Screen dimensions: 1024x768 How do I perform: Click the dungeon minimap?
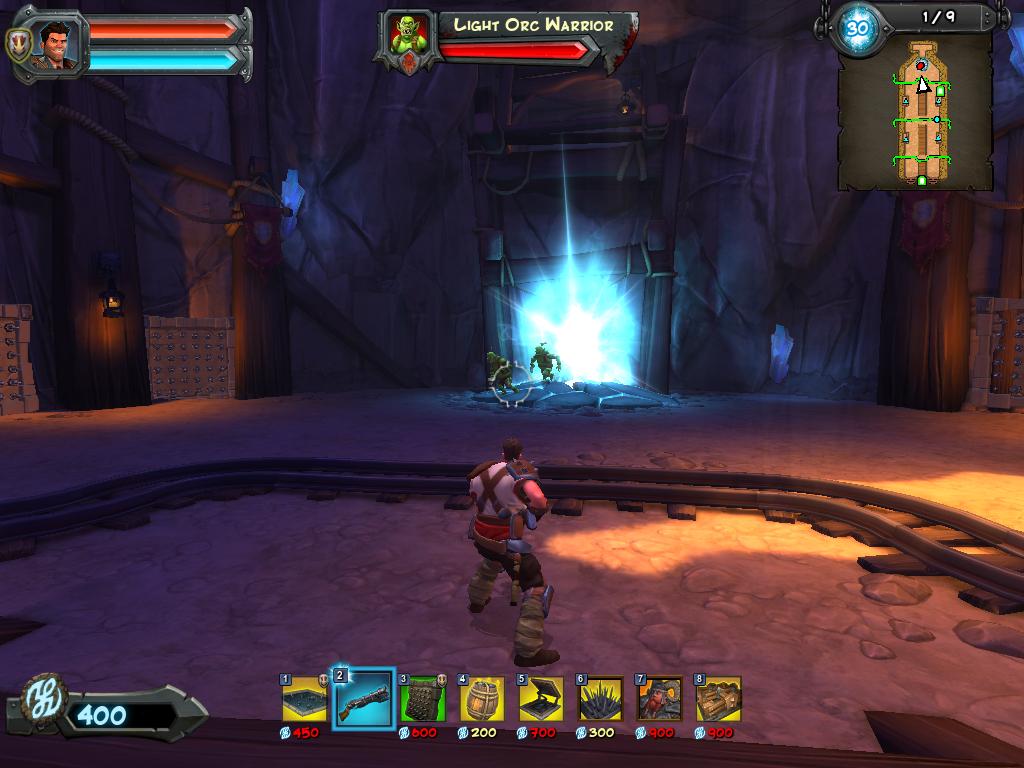[916, 113]
